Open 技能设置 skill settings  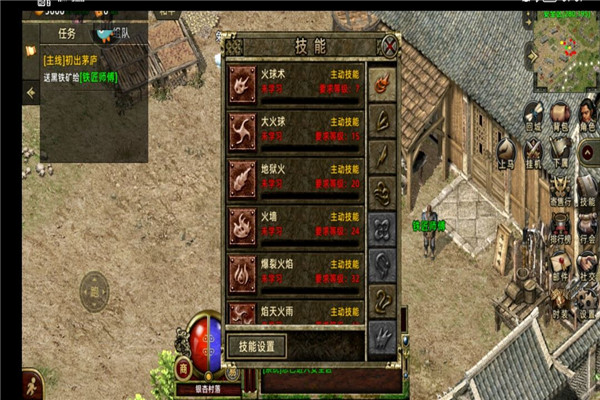coord(257,346)
